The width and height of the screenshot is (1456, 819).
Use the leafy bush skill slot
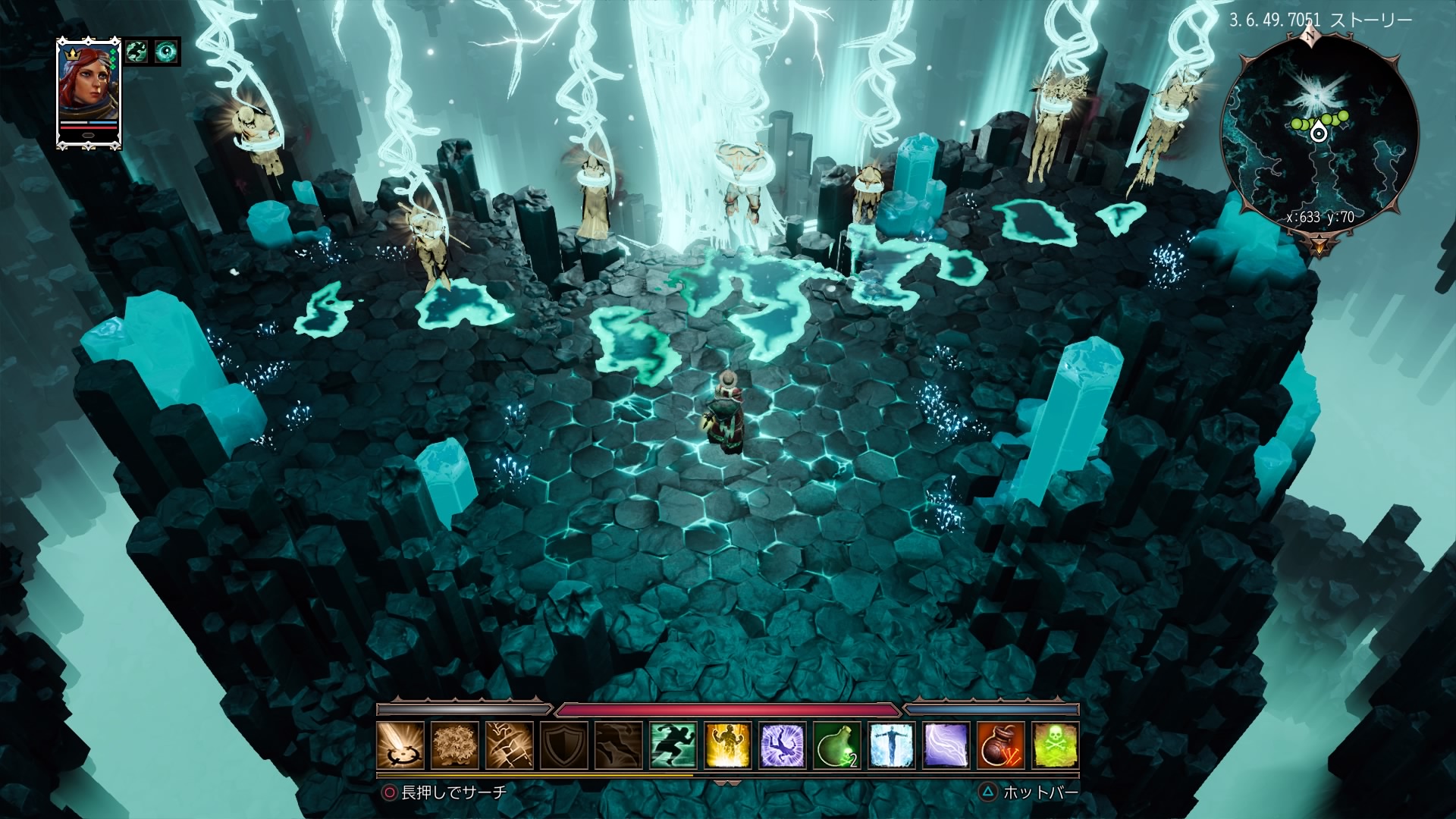click(455, 745)
